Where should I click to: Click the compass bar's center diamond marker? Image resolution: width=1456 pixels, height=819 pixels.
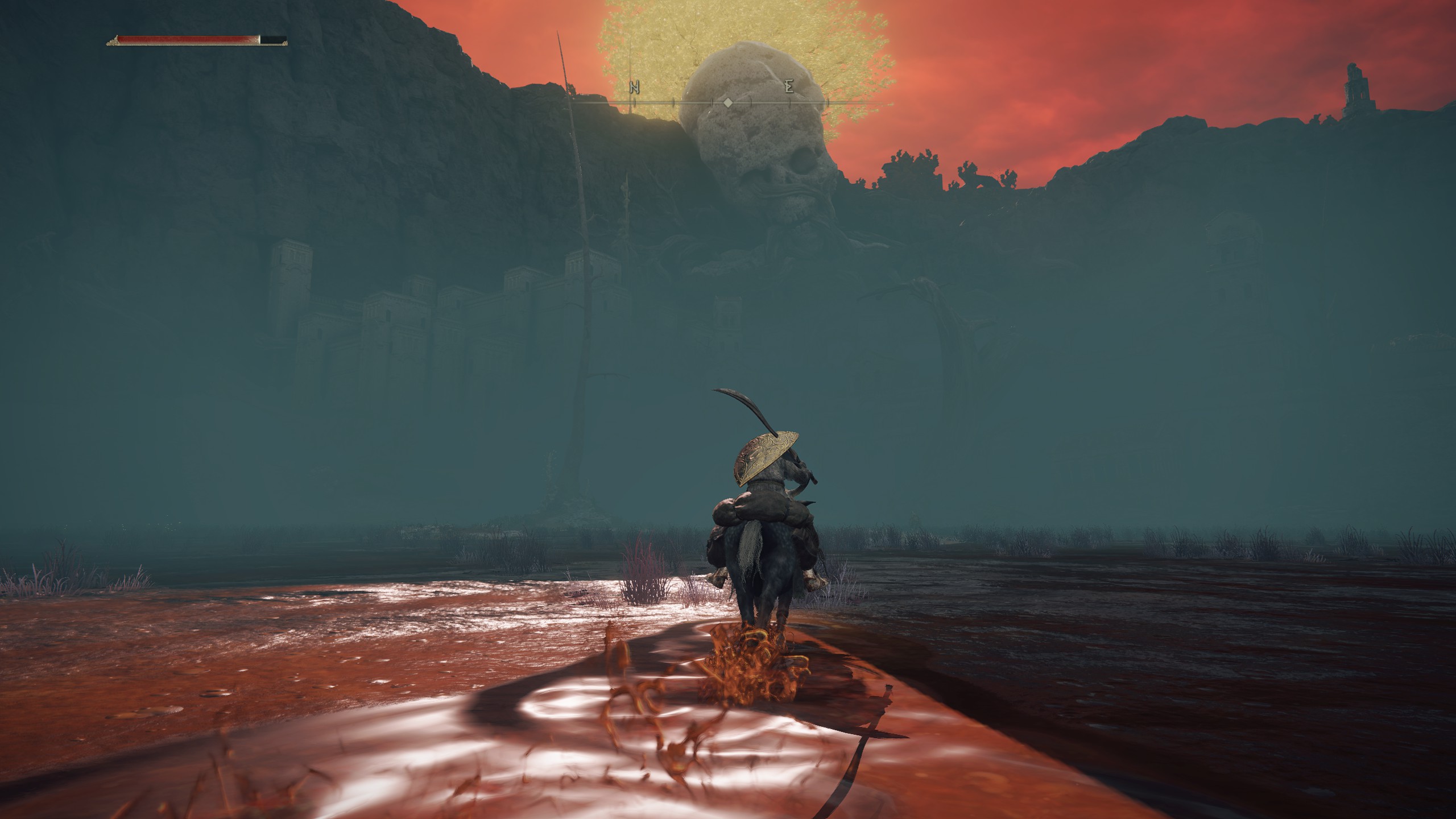(727, 103)
